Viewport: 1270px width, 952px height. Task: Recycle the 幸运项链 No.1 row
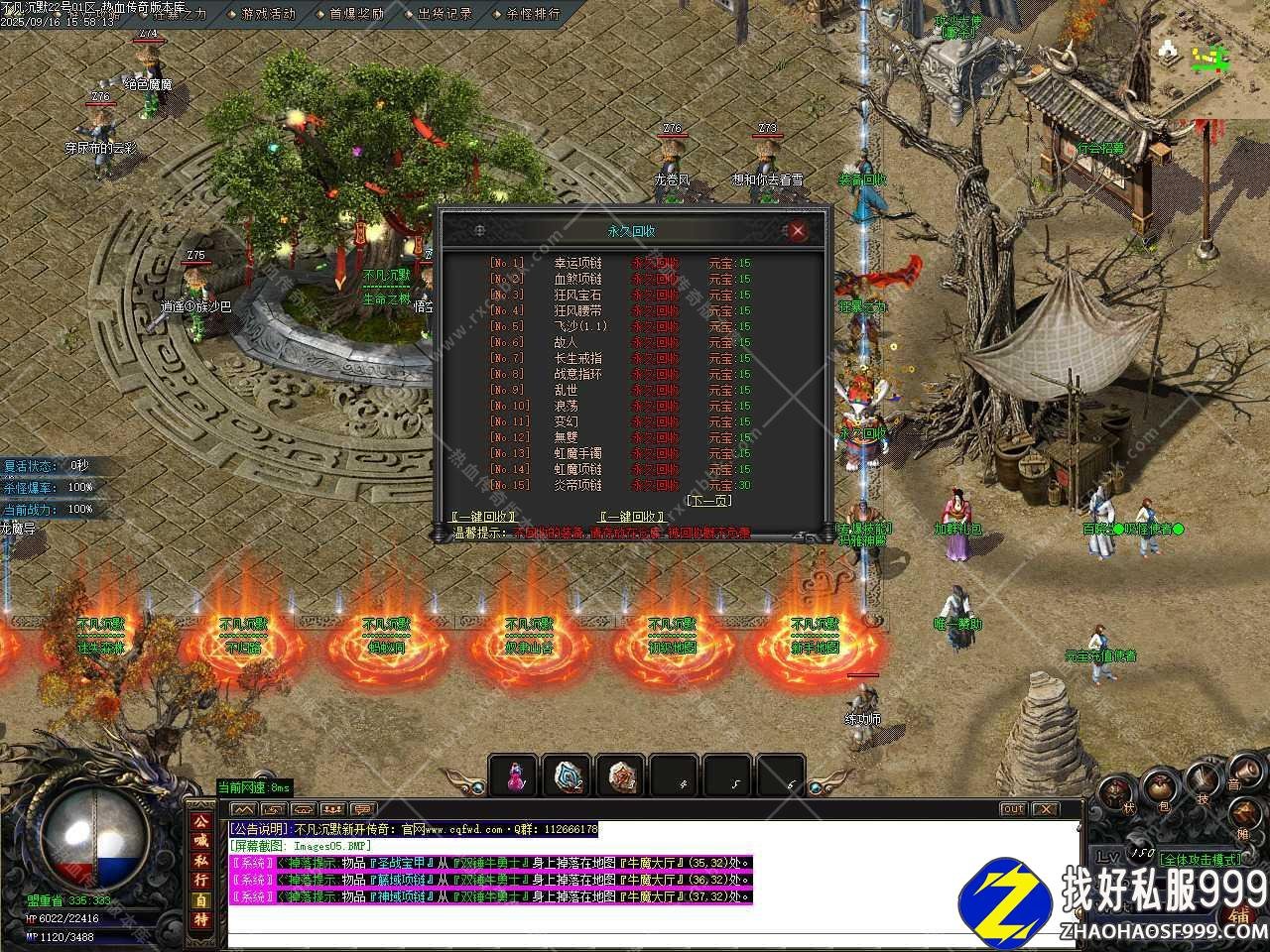click(x=656, y=263)
